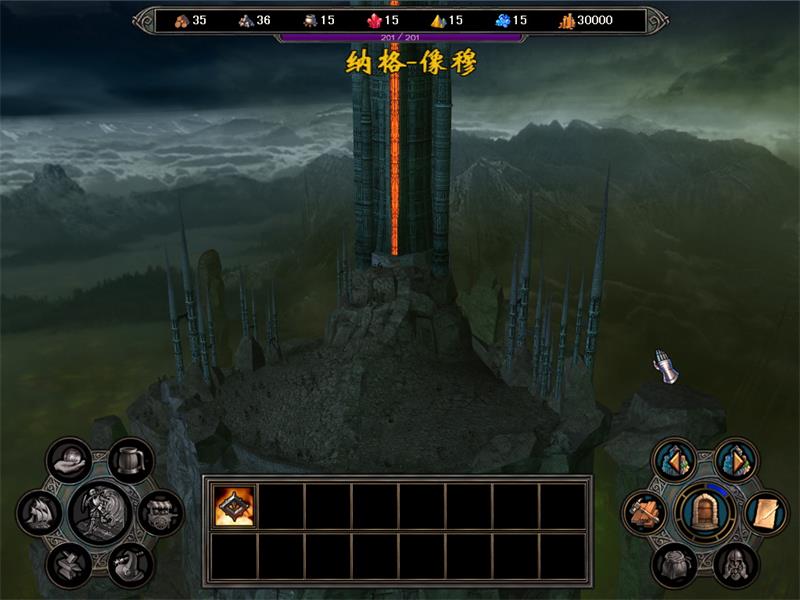This screenshot has height=600, width=800.
Task: Open the blacksmith anvil icon
Action: coord(68,565)
